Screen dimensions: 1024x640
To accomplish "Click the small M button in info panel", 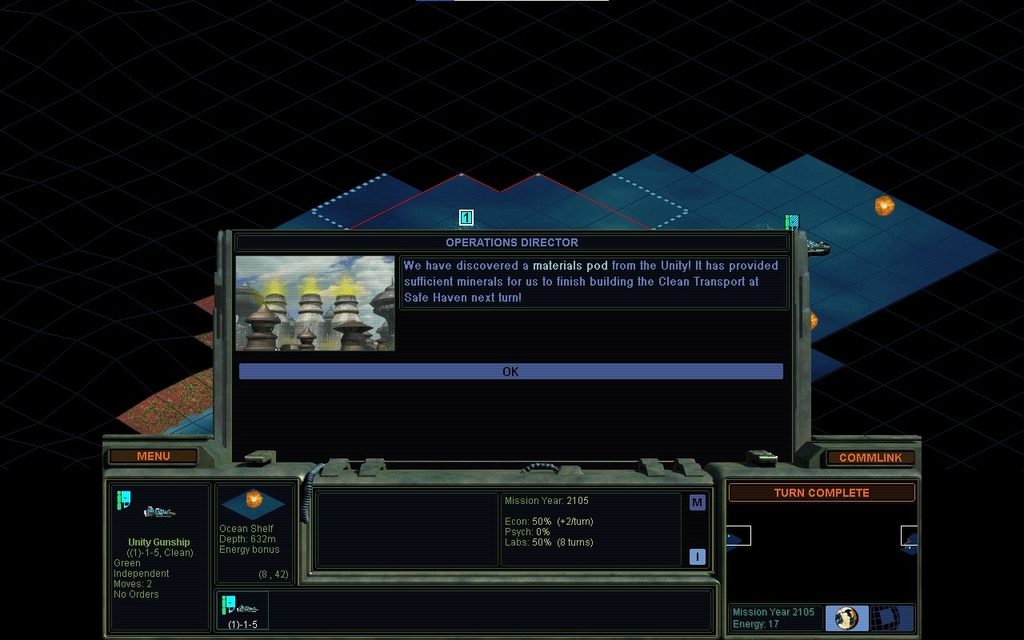I will [697, 502].
